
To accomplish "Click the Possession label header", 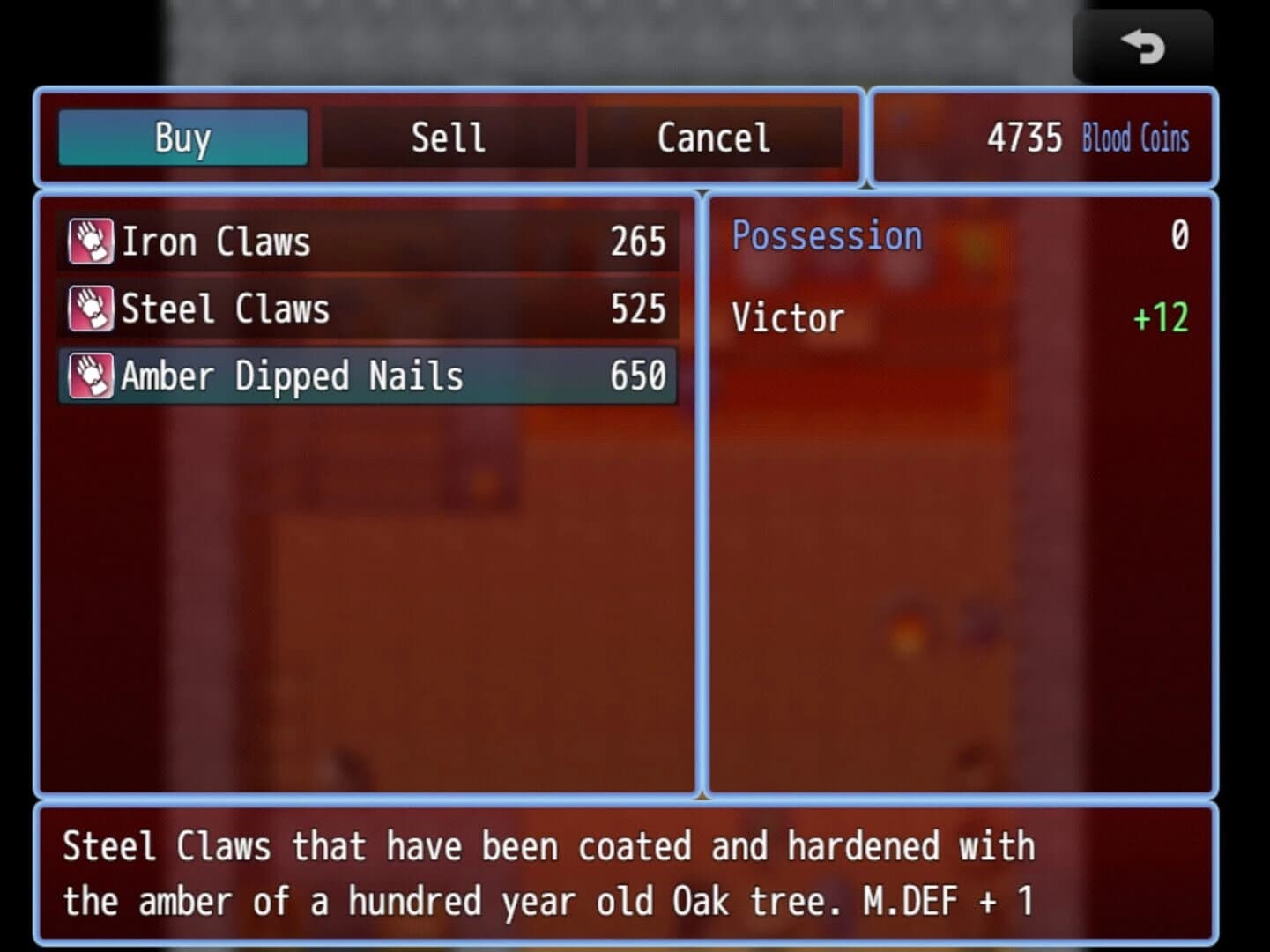I will [826, 235].
